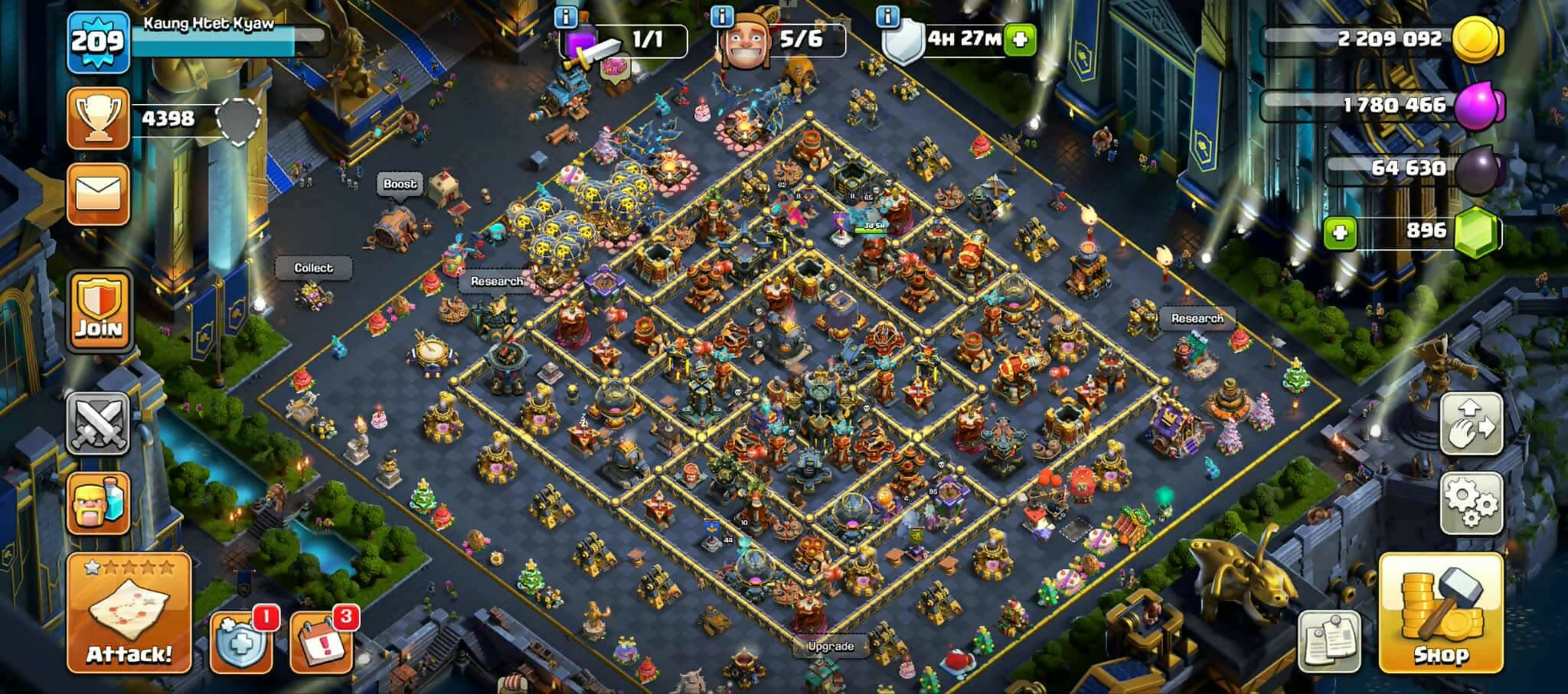Image resolution: width=1568 pixels, height=694 pixels.
Task: Open the mail inbox envelope
Action: coord(98,193)
